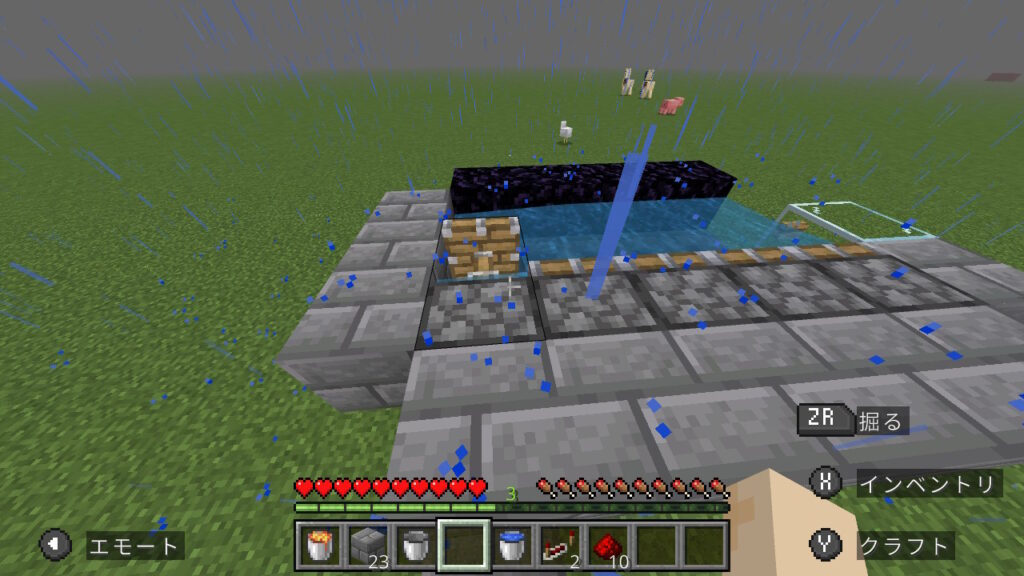Select the empty iron bucket slot
The width and height of the screenshot is (1024, 576).
click(x=415, y=545)
